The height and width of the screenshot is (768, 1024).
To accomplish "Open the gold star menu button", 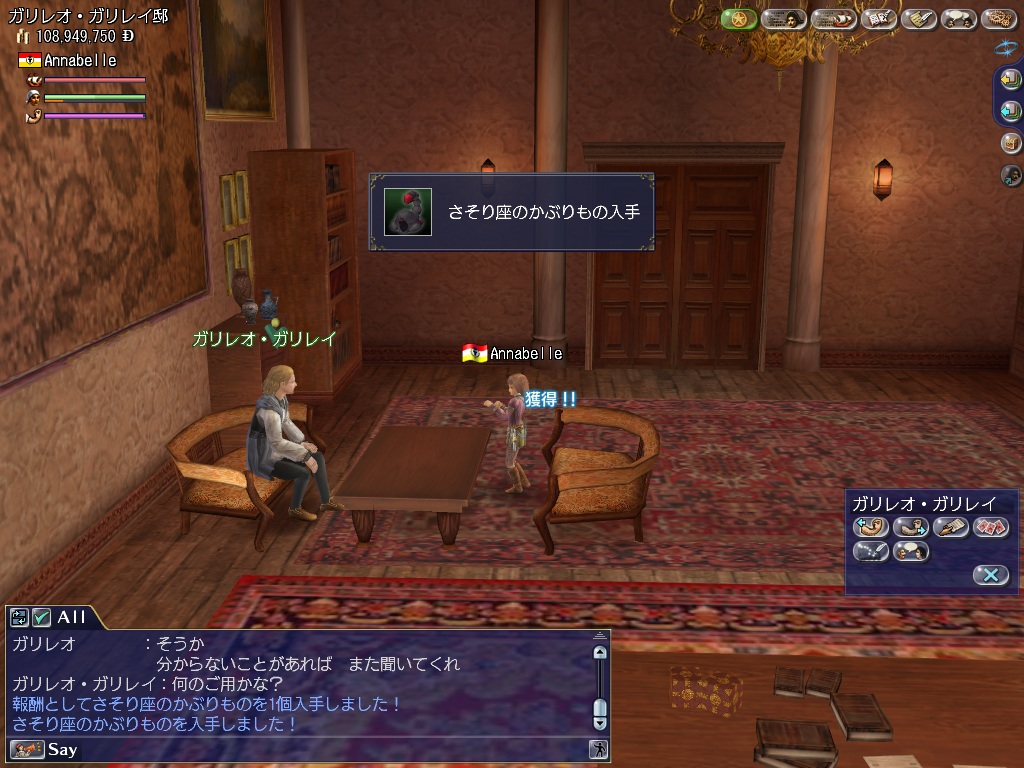I will click(739, 19).
